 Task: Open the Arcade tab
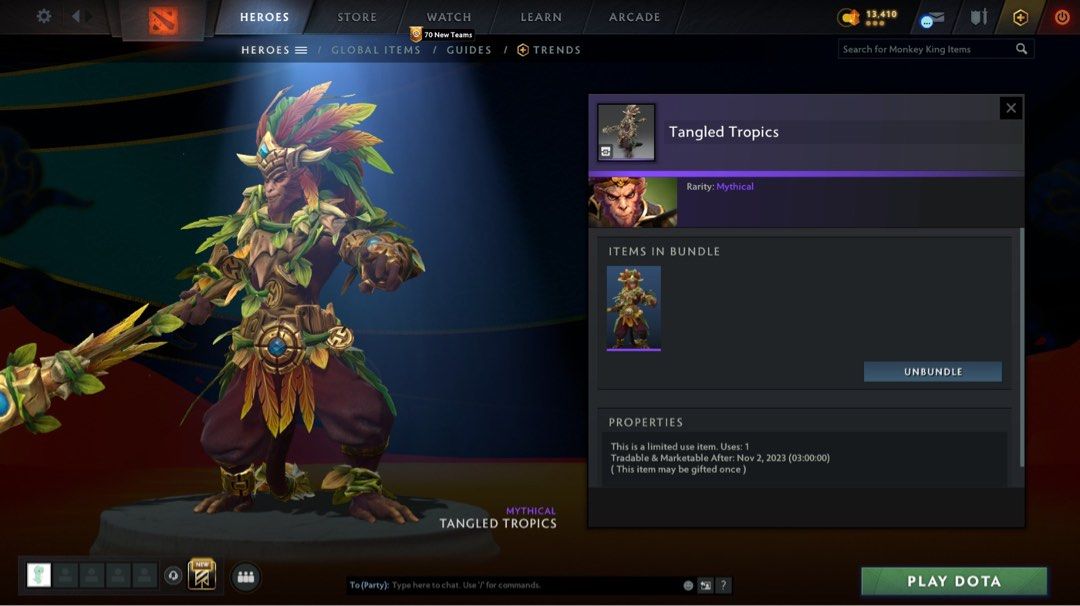[x=635, y=17]
